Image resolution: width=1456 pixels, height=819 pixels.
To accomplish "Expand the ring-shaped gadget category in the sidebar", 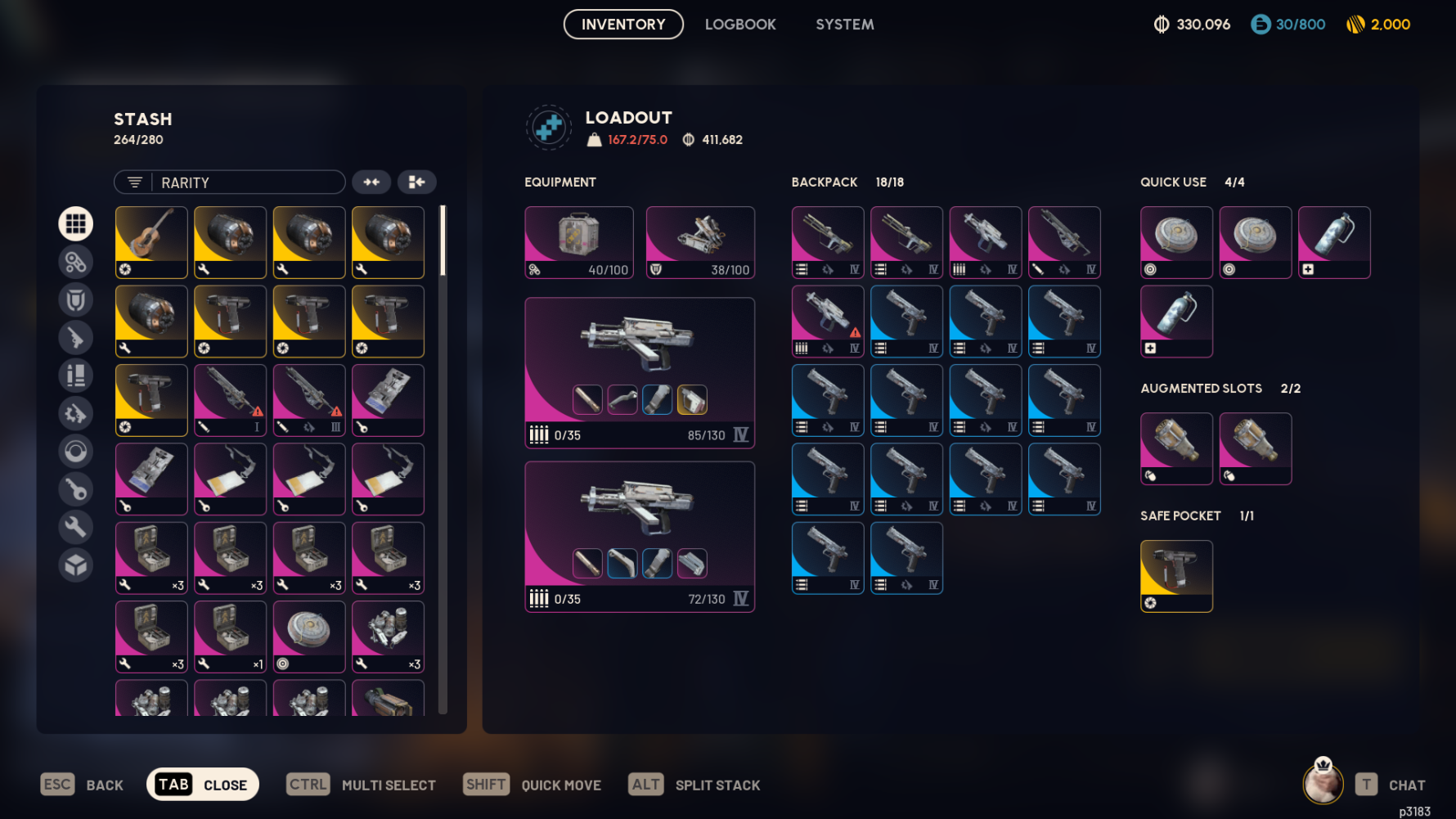I will 75,451.
